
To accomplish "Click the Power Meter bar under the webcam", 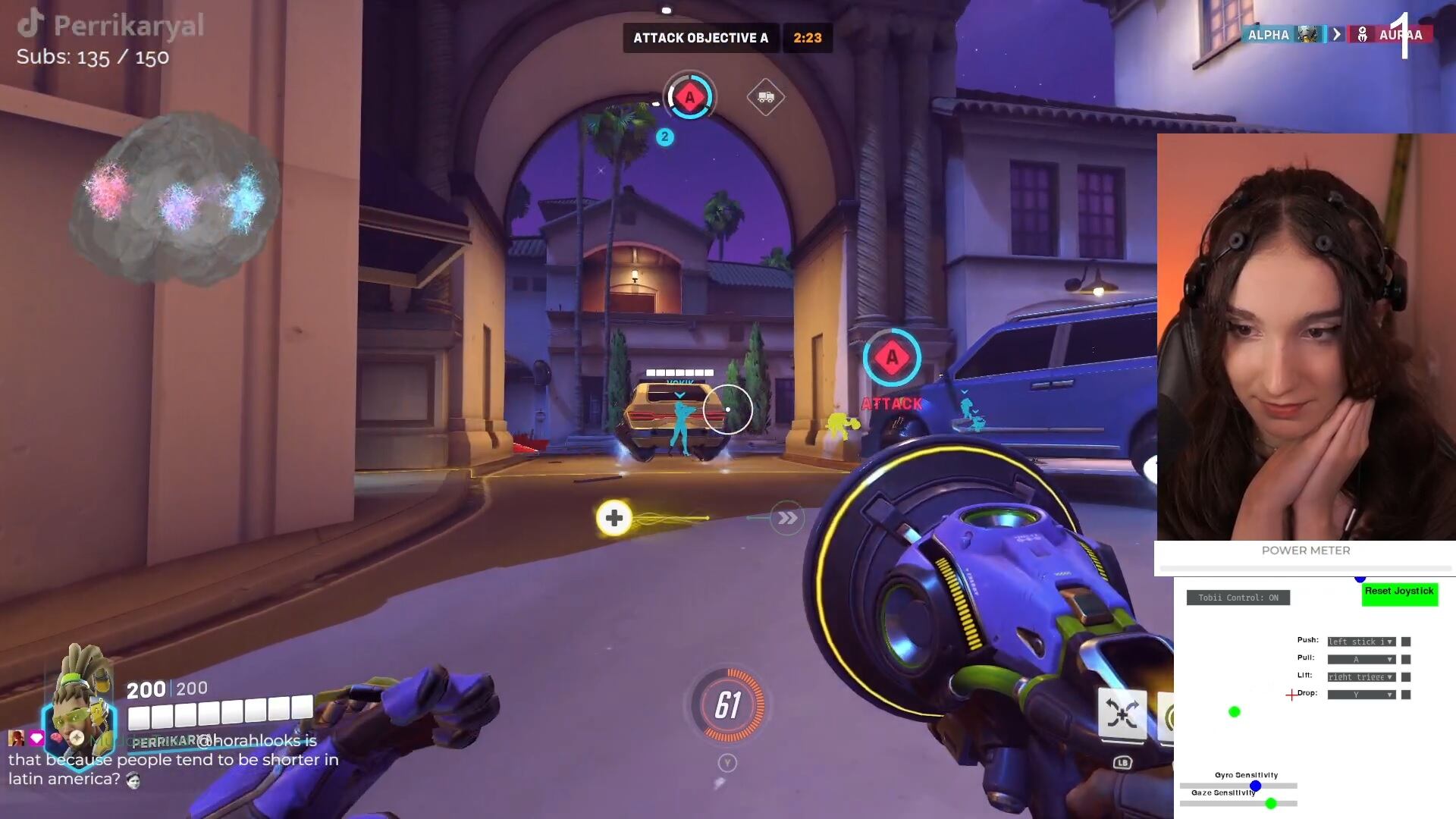I will click(x=1306, y=567).
